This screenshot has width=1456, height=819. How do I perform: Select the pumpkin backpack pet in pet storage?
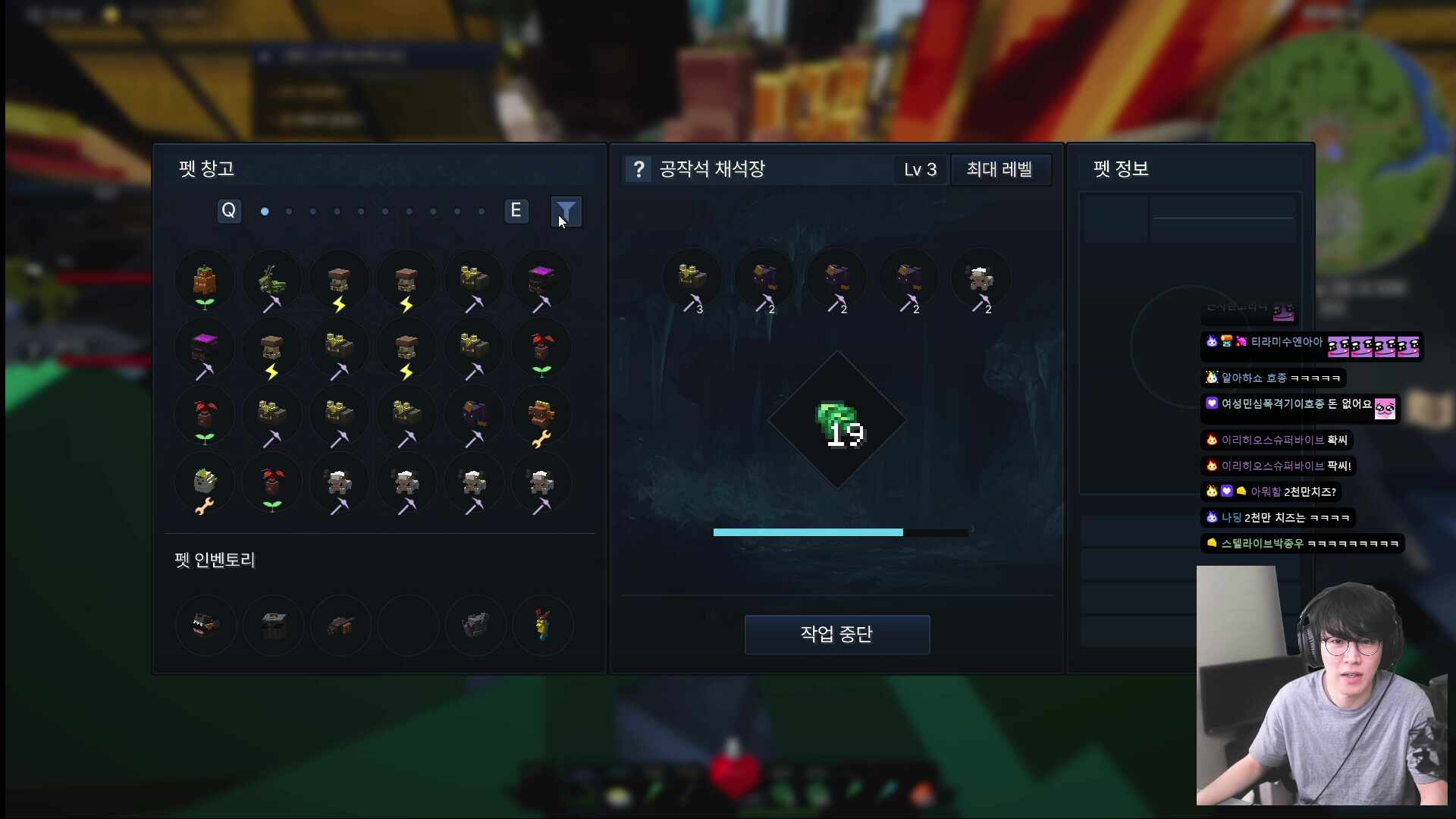point(206,281)
